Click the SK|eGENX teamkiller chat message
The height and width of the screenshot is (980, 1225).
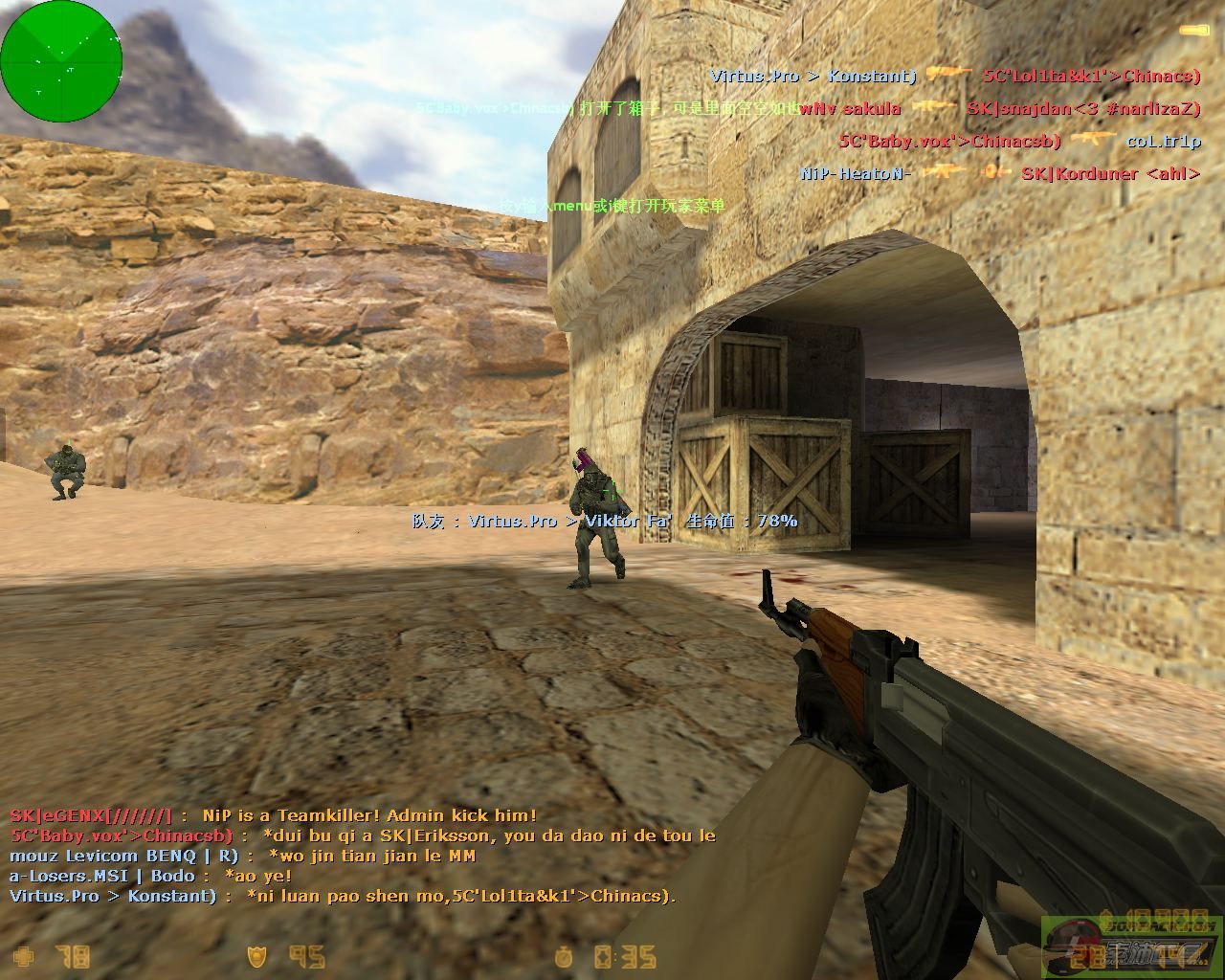point(274,815)
